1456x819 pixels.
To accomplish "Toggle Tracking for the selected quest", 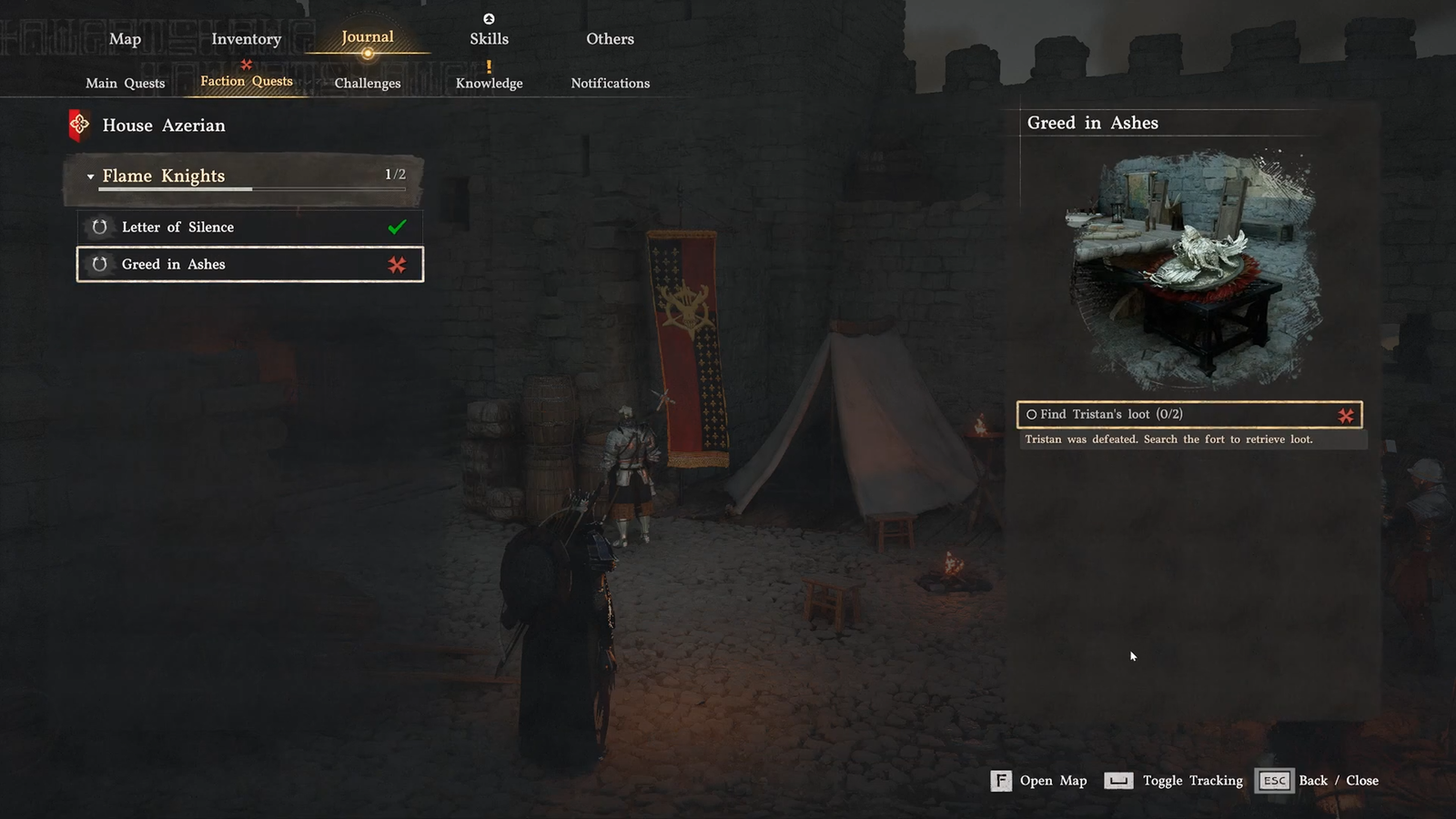I will pos(1174,781).
